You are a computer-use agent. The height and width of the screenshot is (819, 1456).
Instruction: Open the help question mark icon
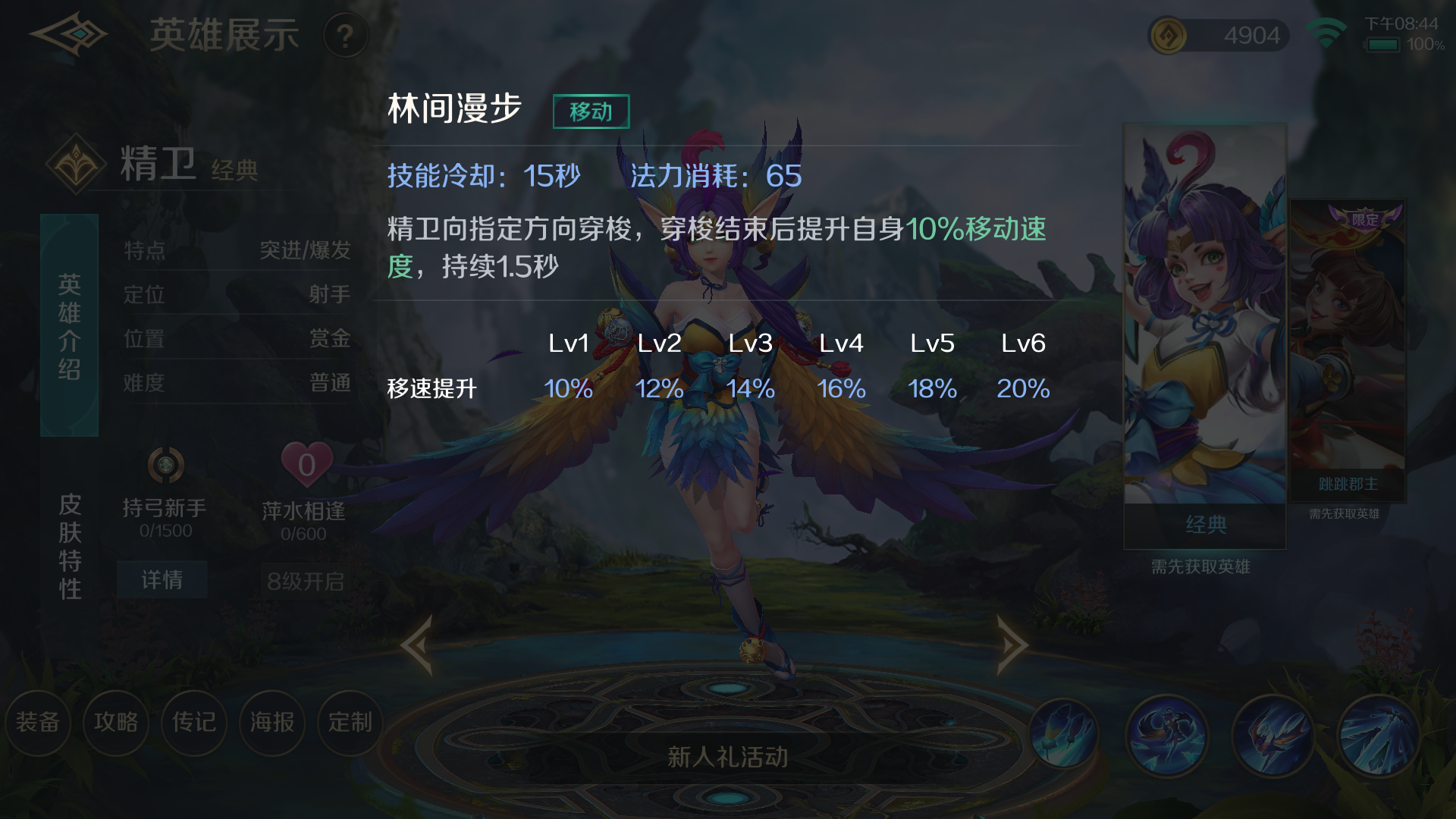click(x=347, y=36)
